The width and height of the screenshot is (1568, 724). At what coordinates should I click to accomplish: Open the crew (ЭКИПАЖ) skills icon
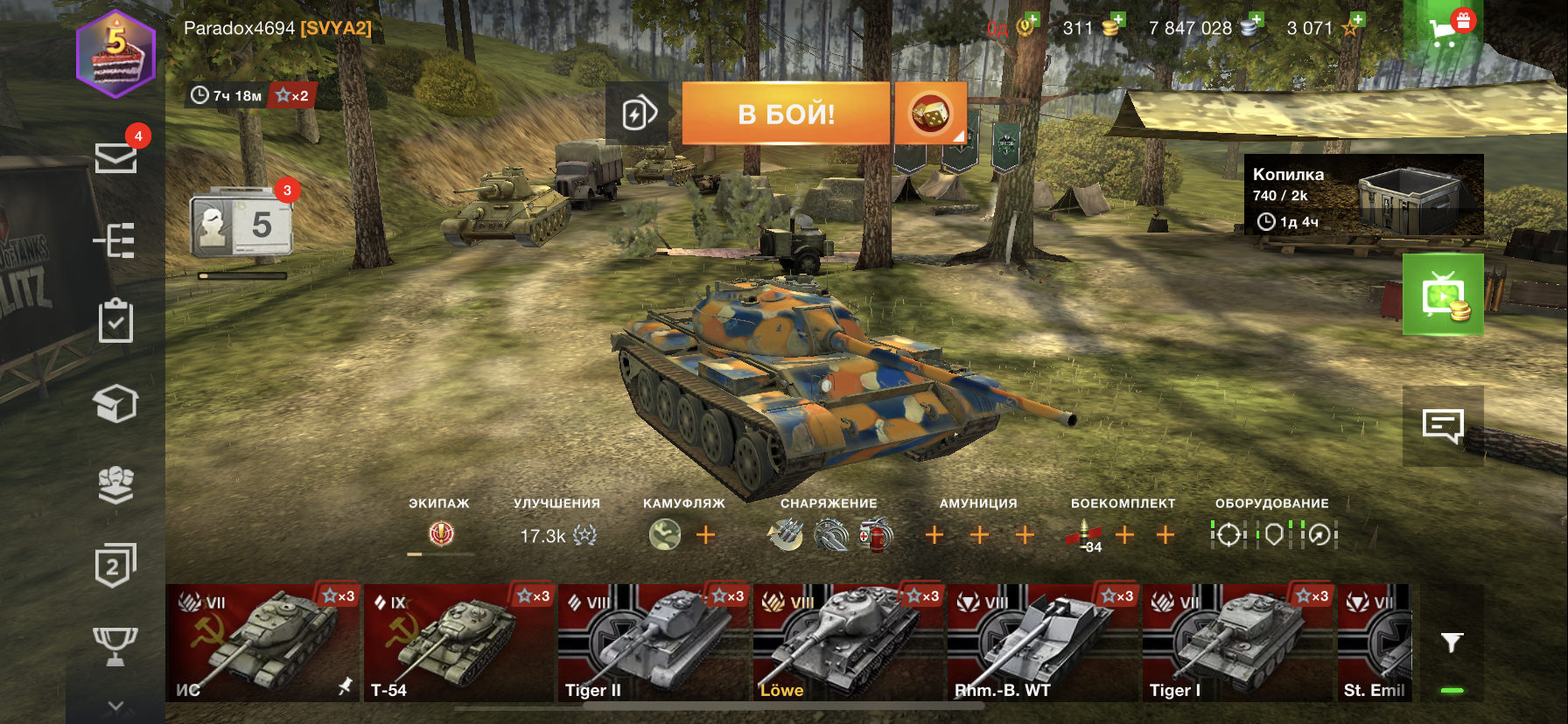pyautogui.click(x=441, y=533)
